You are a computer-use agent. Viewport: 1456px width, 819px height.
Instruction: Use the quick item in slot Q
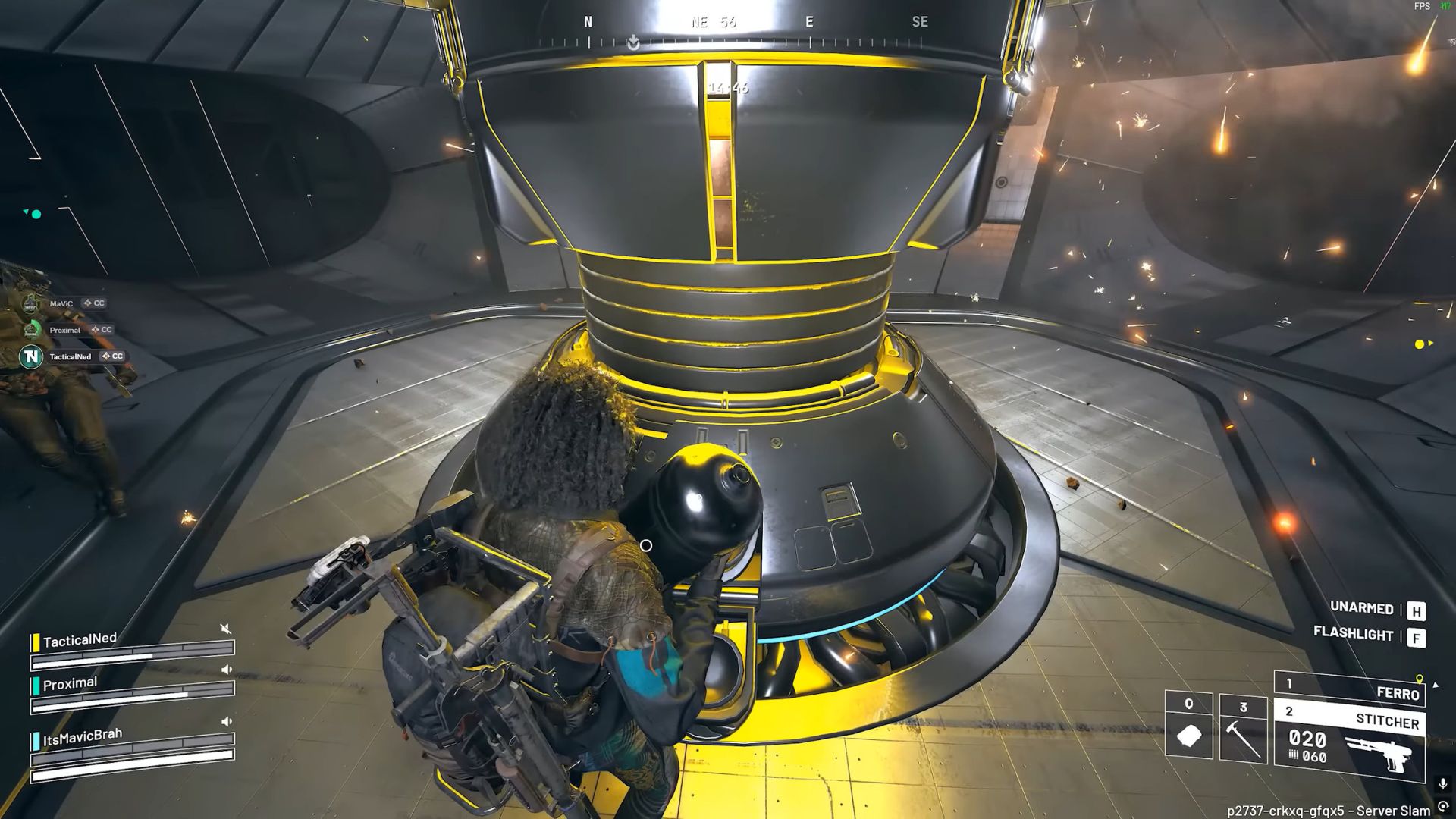click(1188, 726)
